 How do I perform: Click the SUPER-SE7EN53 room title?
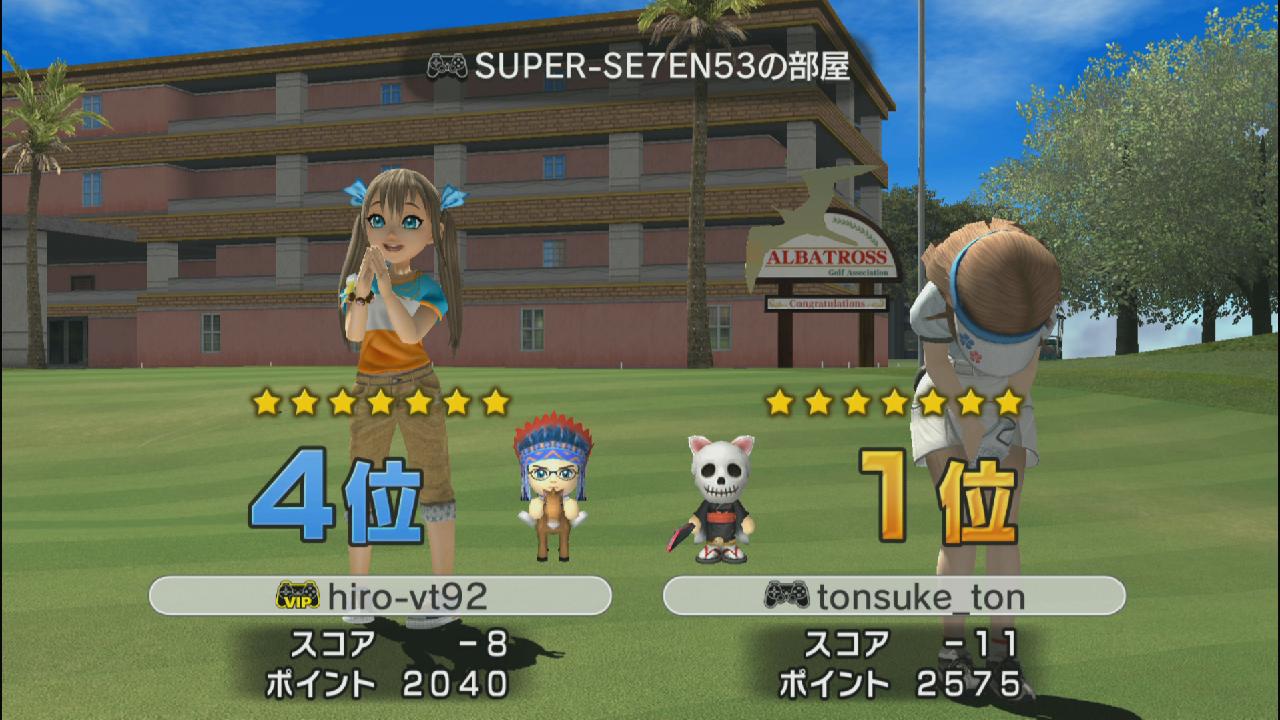tap(640, 66)
